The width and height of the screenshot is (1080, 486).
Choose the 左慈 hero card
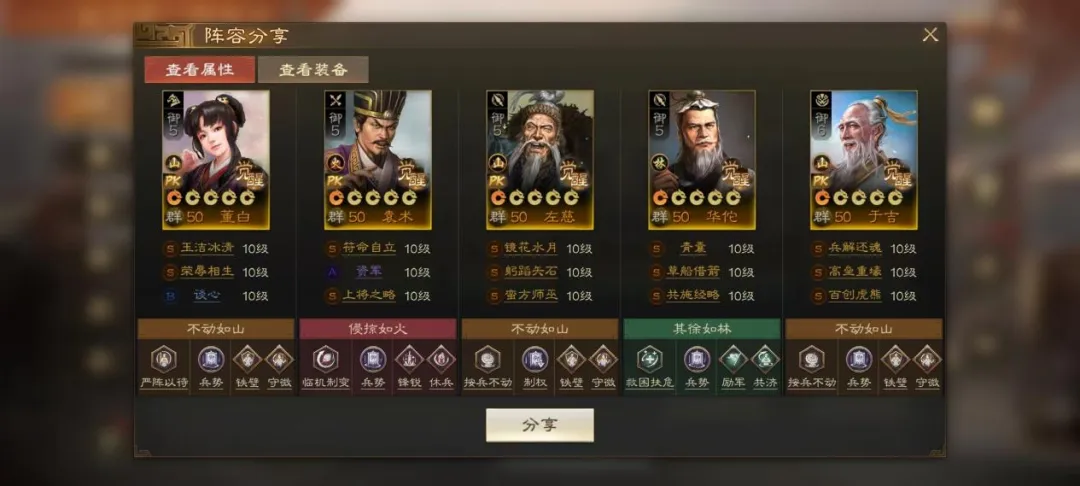click(x=540, y=159)
